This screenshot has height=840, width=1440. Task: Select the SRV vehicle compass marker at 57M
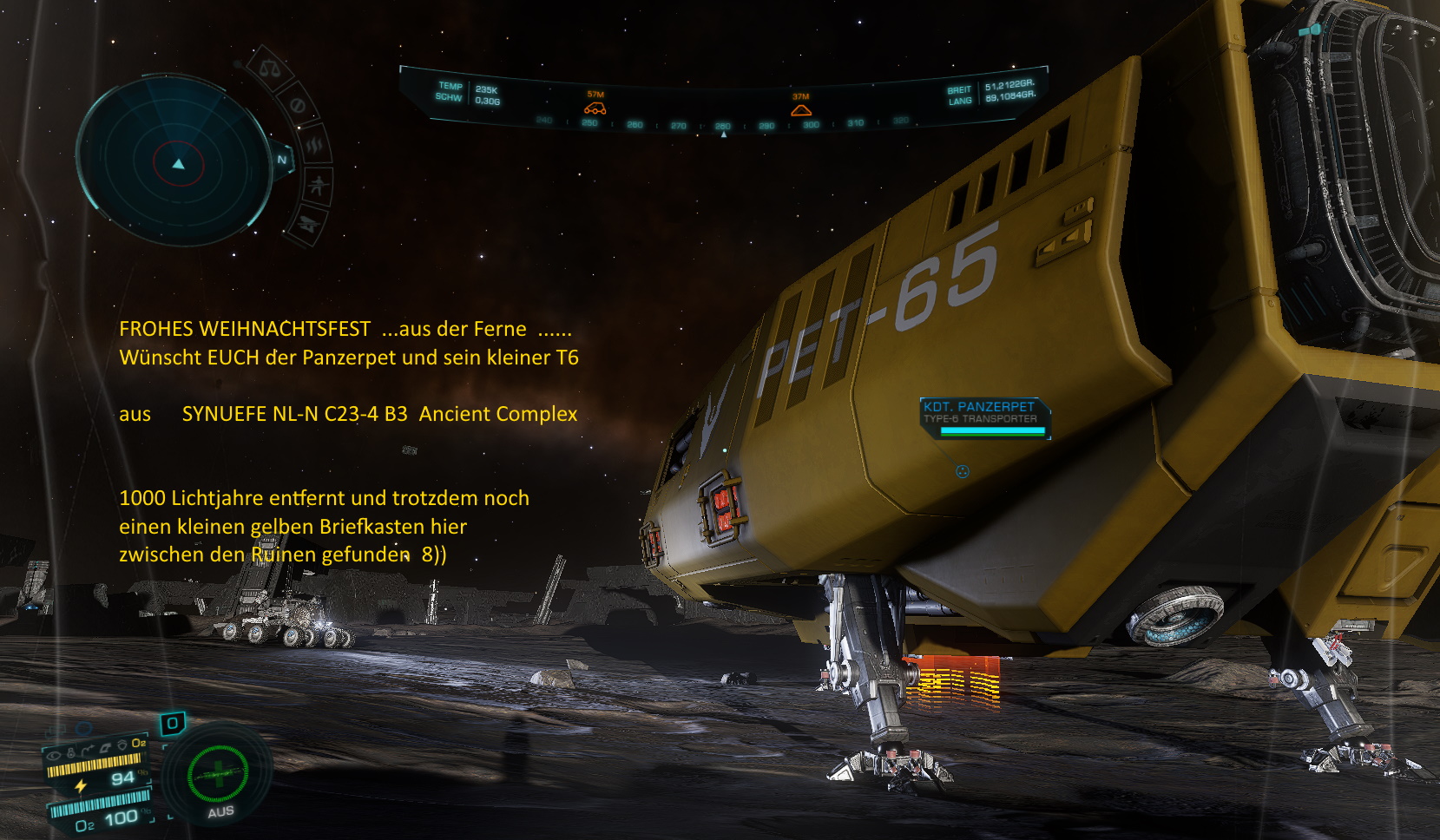[595, 108]
